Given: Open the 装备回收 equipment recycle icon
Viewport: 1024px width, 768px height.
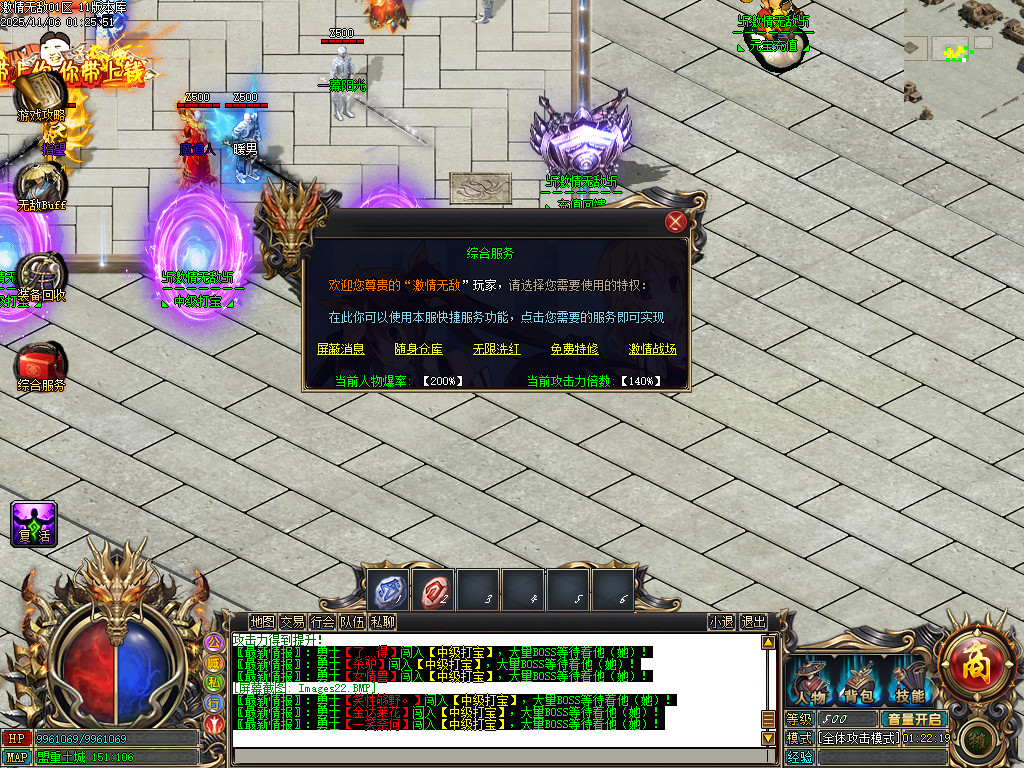Looking at the screenshot, I should 40,274.
